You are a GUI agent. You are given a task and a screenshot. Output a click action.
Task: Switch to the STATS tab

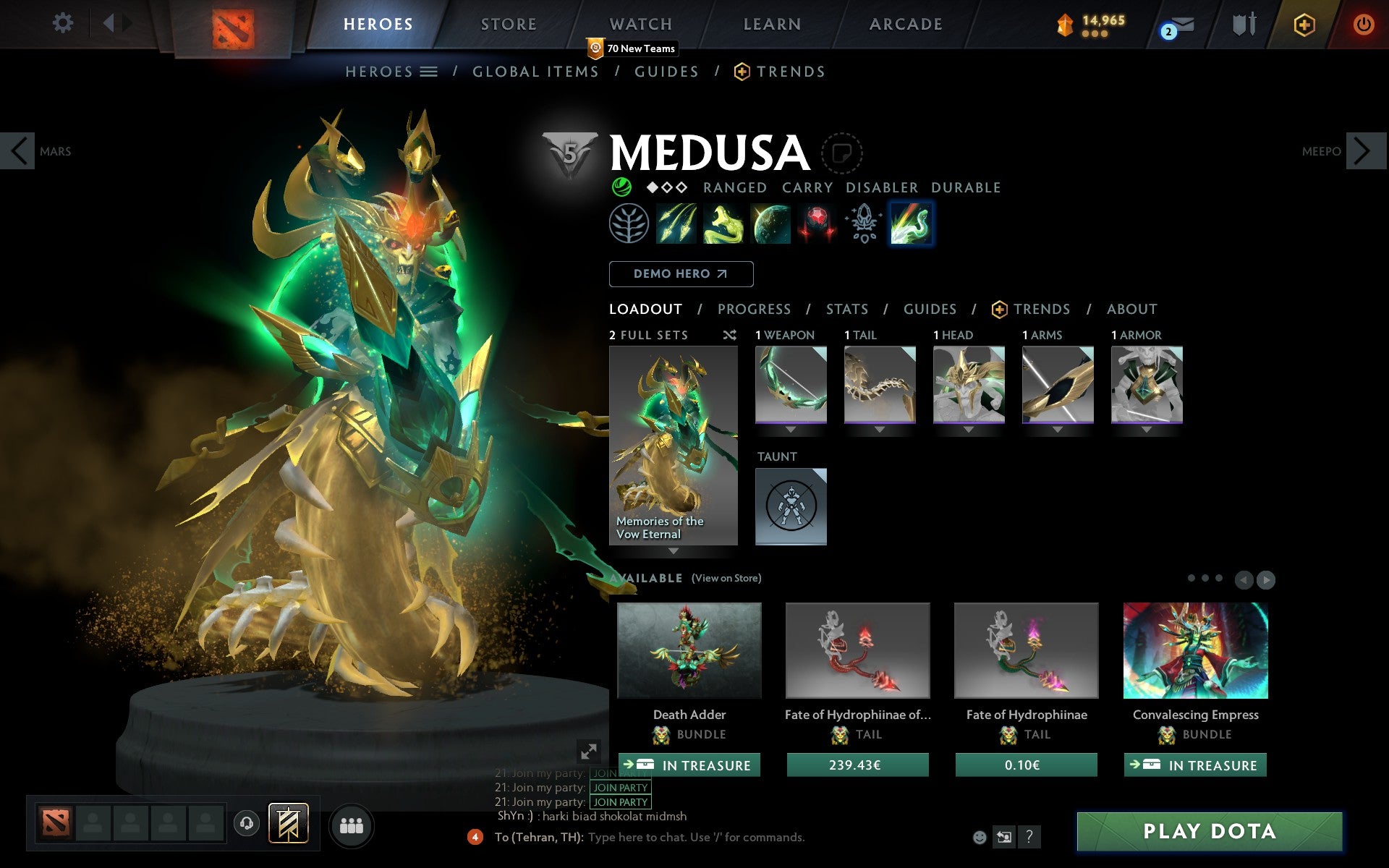tap(846, 309)
